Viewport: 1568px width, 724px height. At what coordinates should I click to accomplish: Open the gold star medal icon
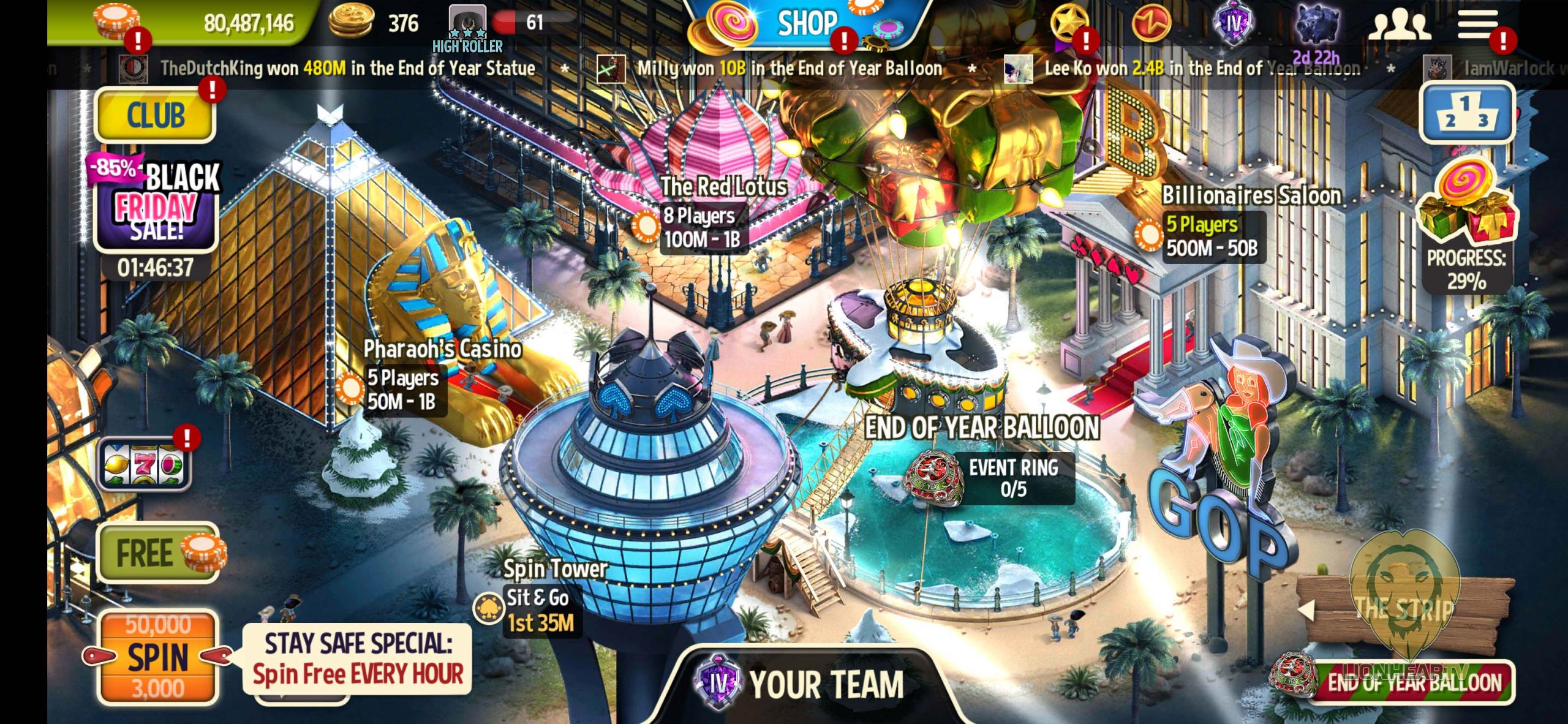[x=1068, y=25]
